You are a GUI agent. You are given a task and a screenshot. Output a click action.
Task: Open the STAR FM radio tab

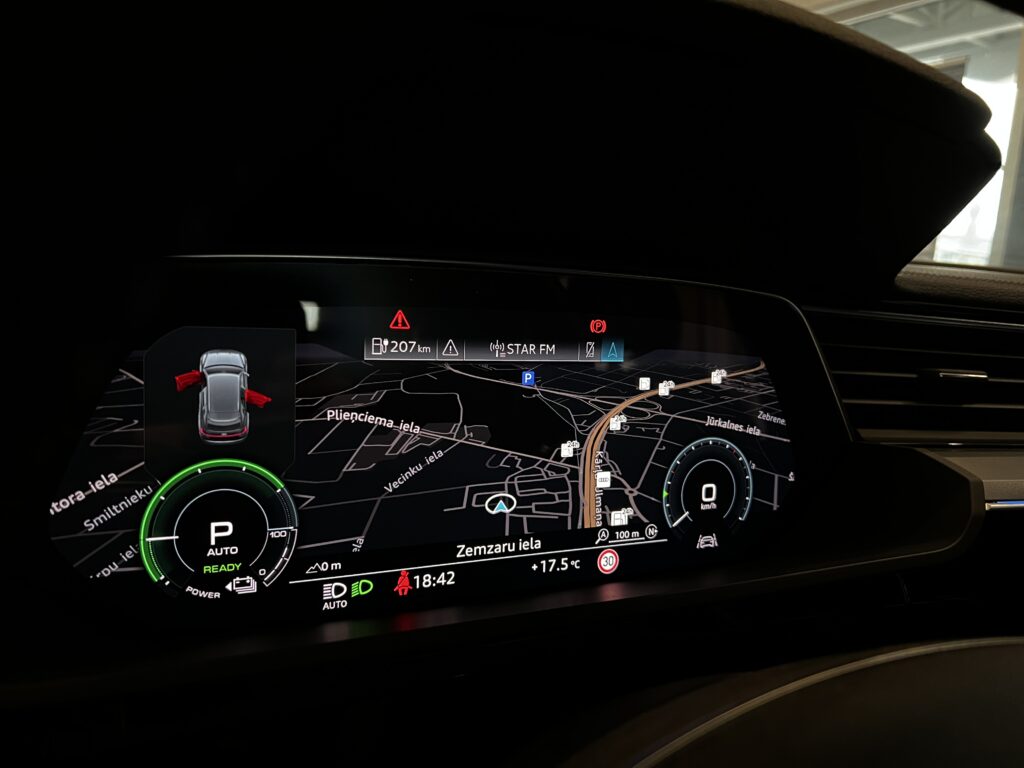tap(522, 349)
